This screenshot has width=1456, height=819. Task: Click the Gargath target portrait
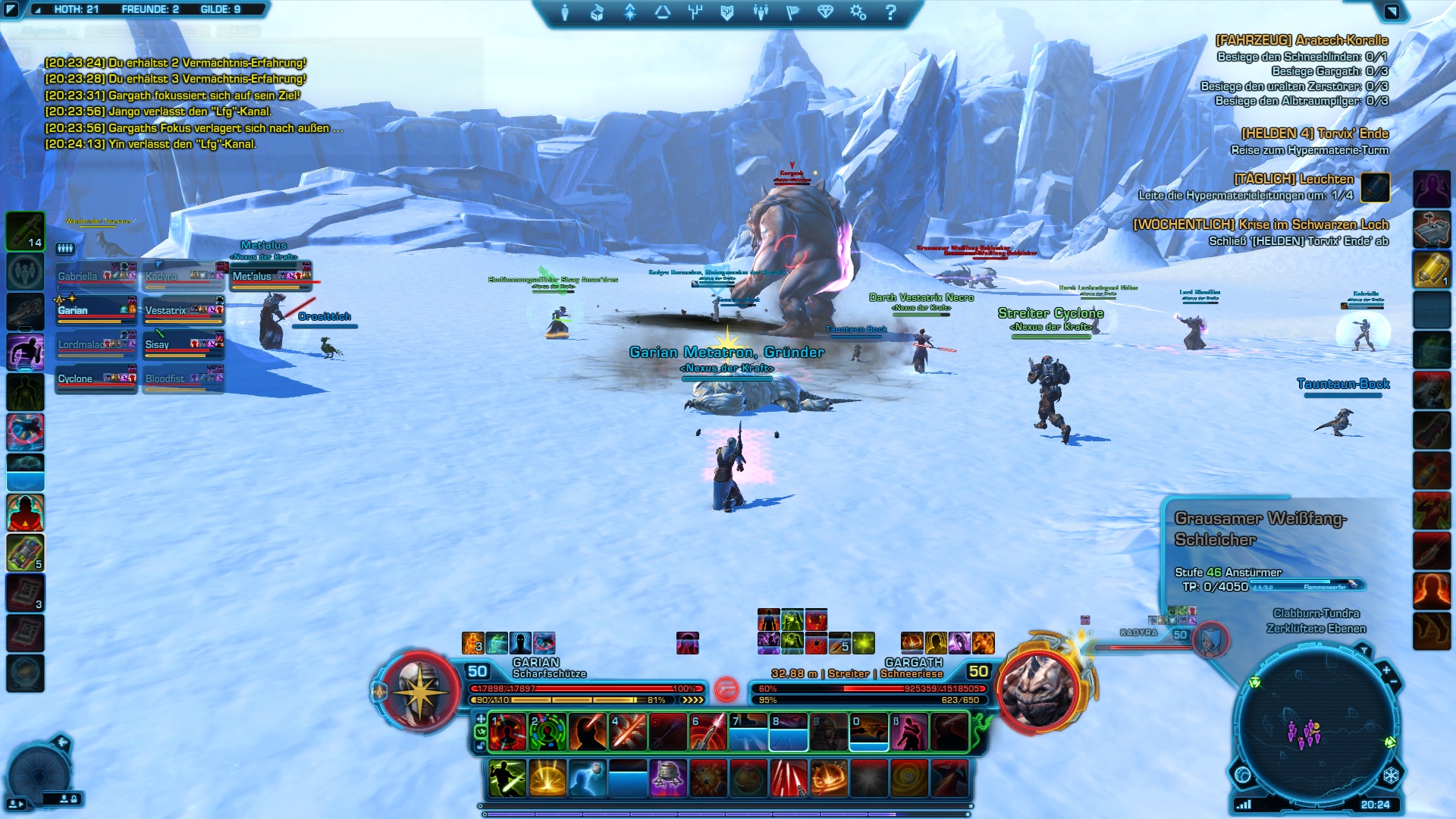click(x=1039, y=690)
